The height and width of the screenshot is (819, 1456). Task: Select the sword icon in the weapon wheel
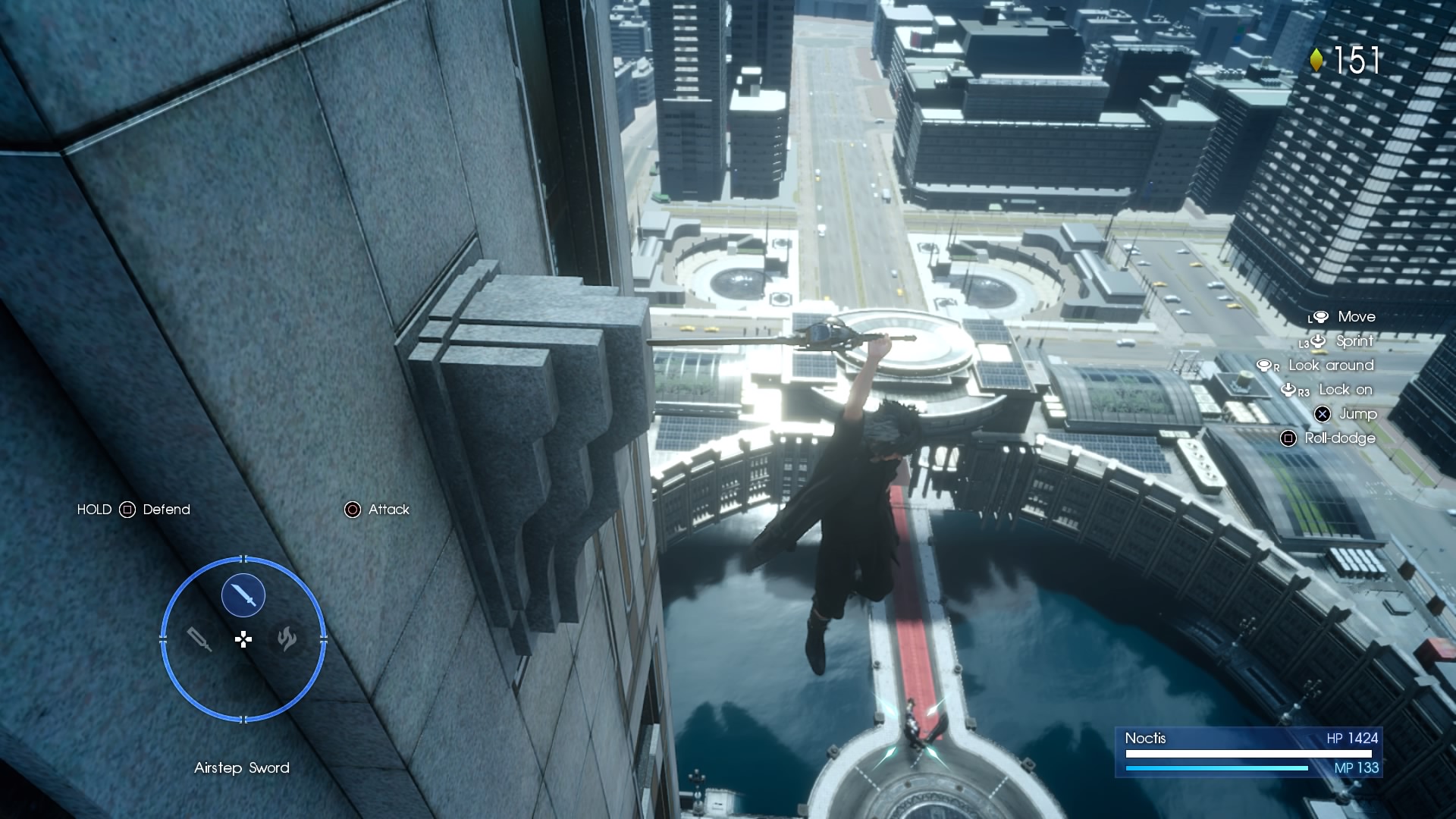click(243, 595)
